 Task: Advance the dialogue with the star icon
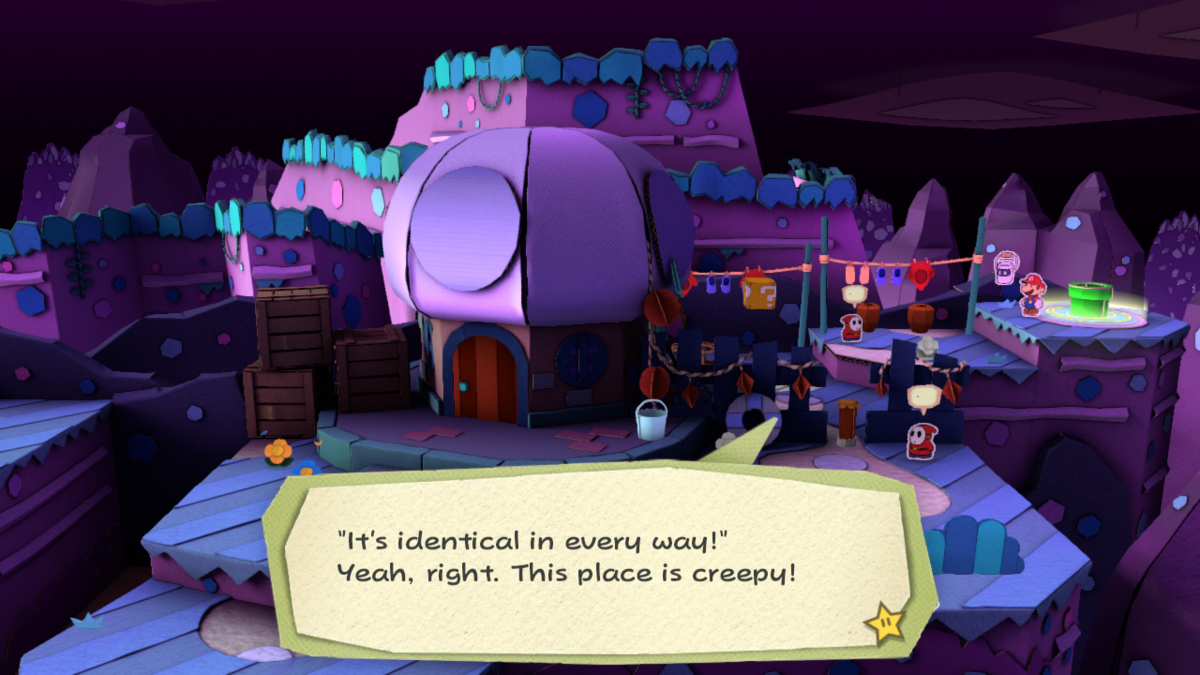click(885, 623)
